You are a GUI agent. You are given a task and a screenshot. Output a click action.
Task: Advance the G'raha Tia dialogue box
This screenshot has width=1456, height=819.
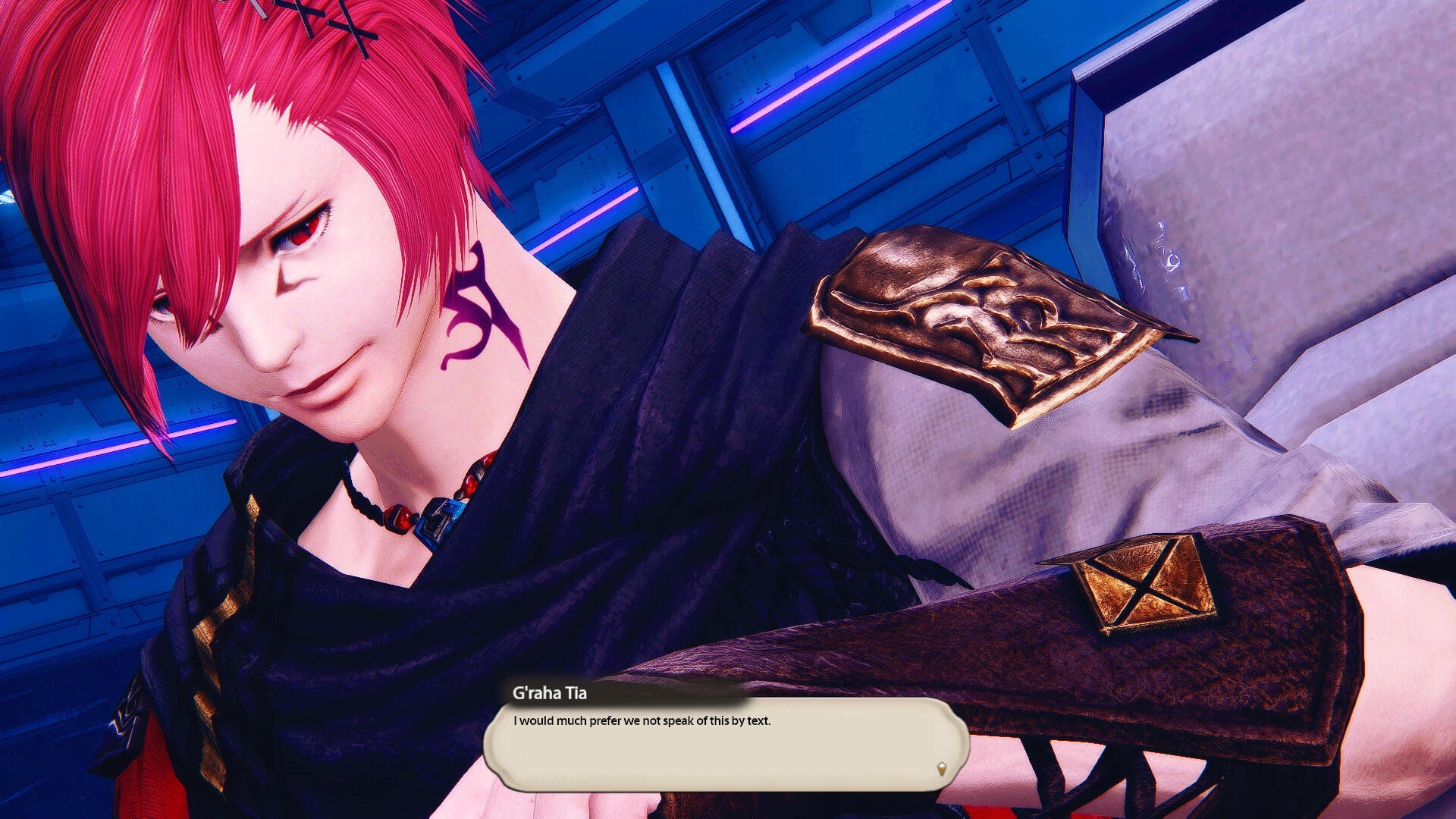726,744
